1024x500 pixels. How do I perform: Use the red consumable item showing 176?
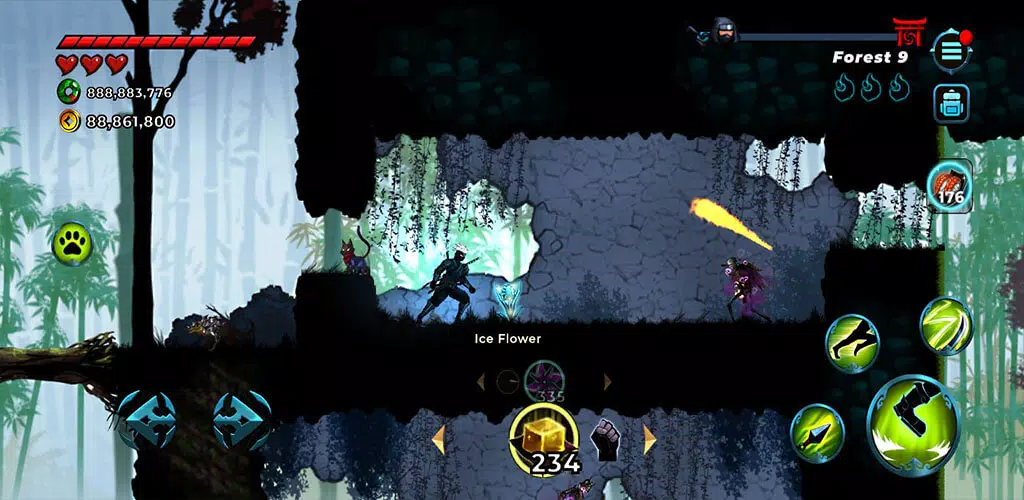948,186
